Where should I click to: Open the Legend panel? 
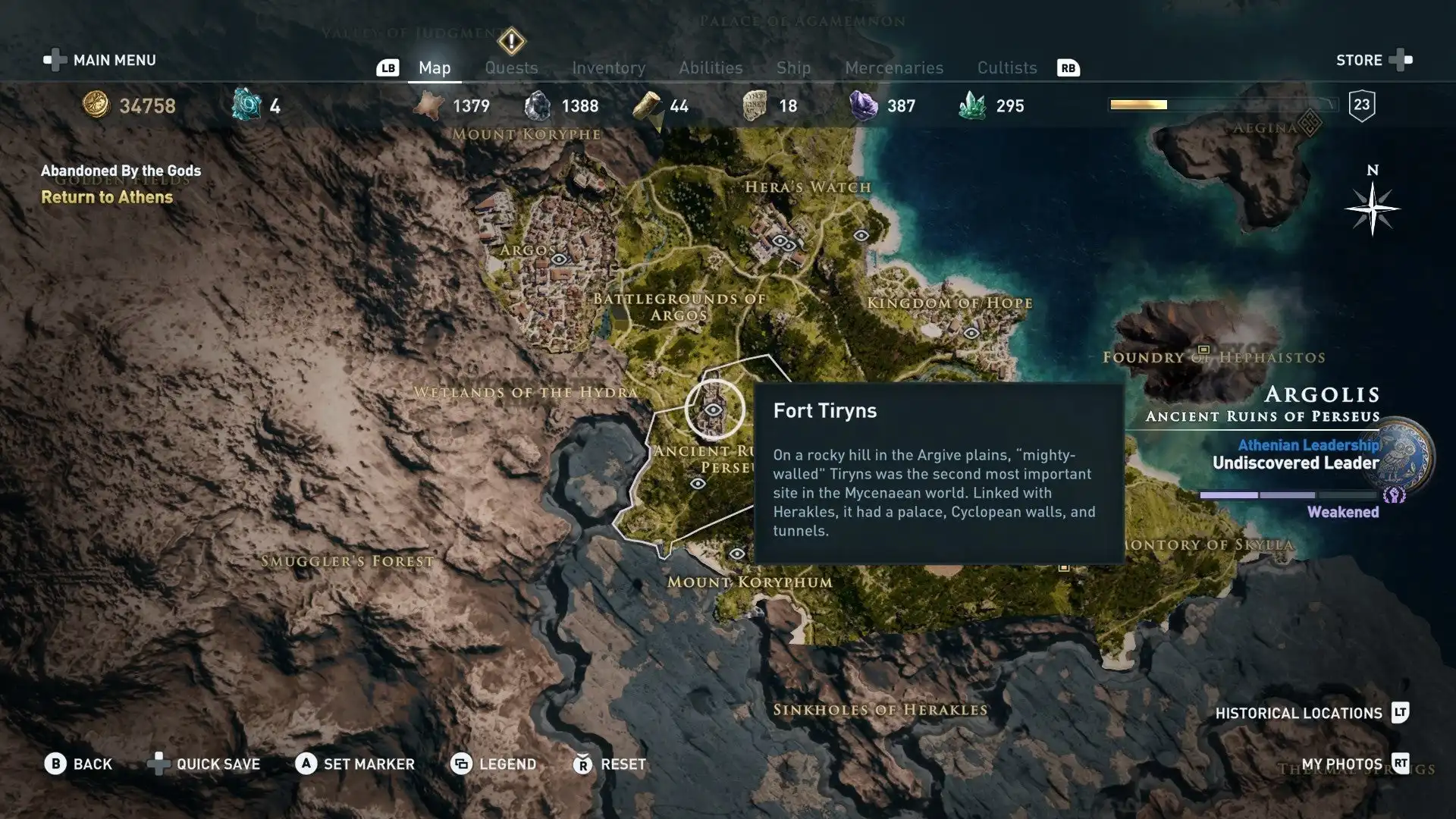pos(493,764)
